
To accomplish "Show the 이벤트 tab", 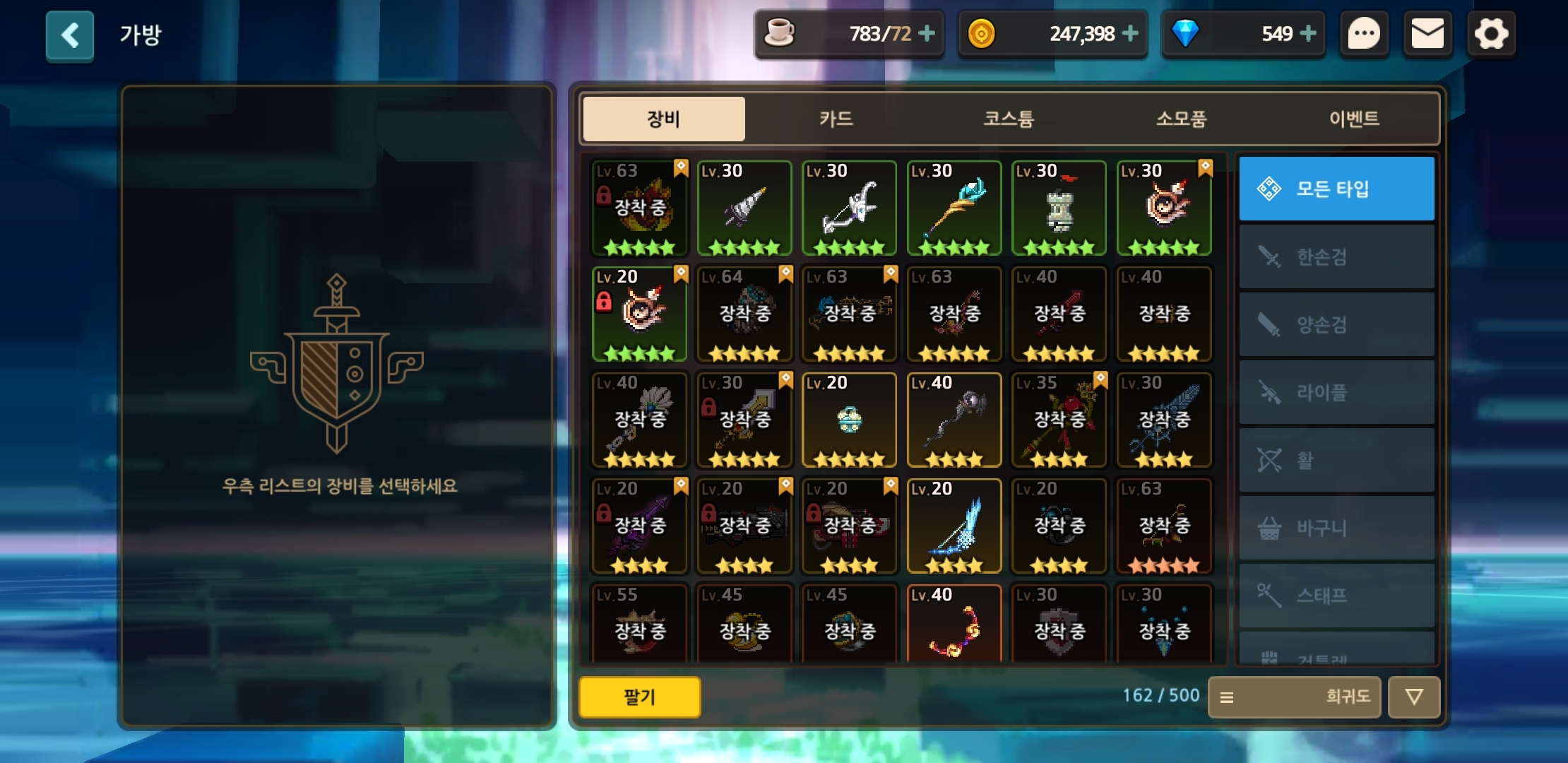I will tap(1353, 119).
